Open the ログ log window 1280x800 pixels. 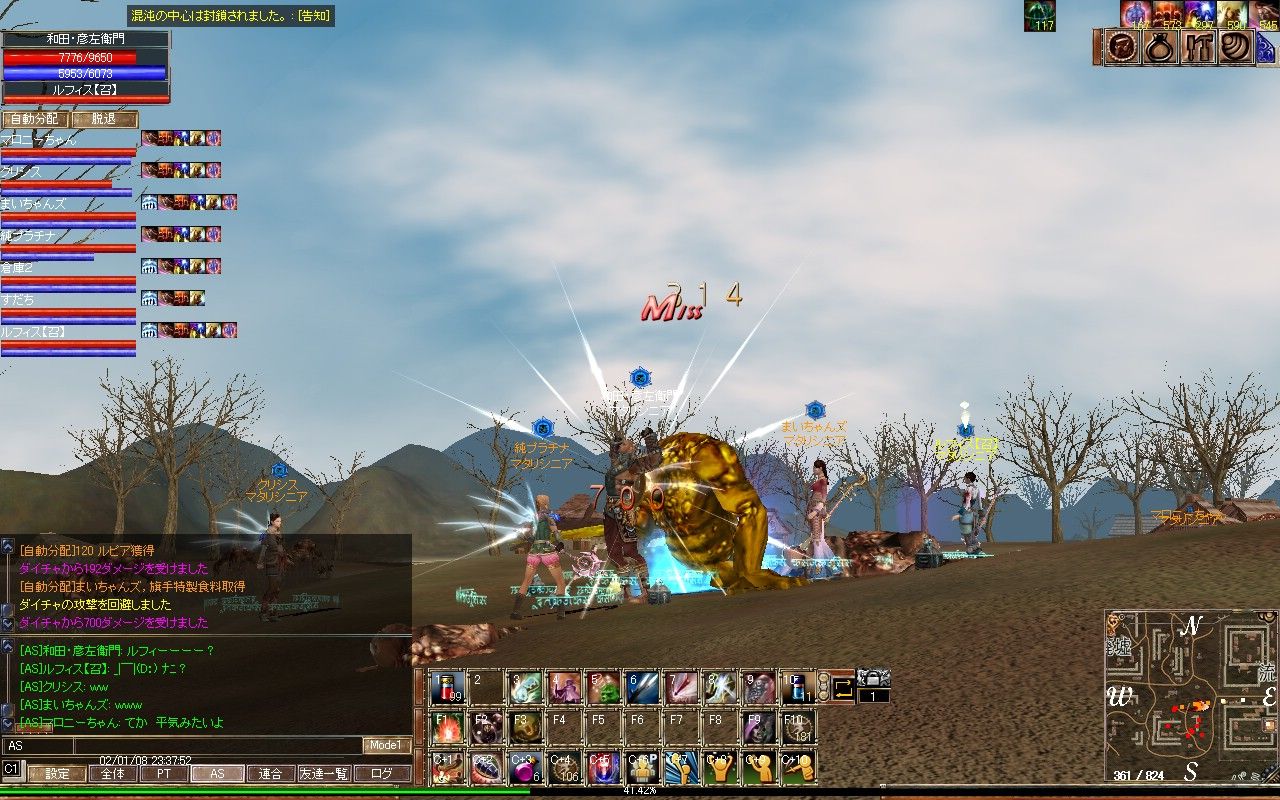coord(383,773)
